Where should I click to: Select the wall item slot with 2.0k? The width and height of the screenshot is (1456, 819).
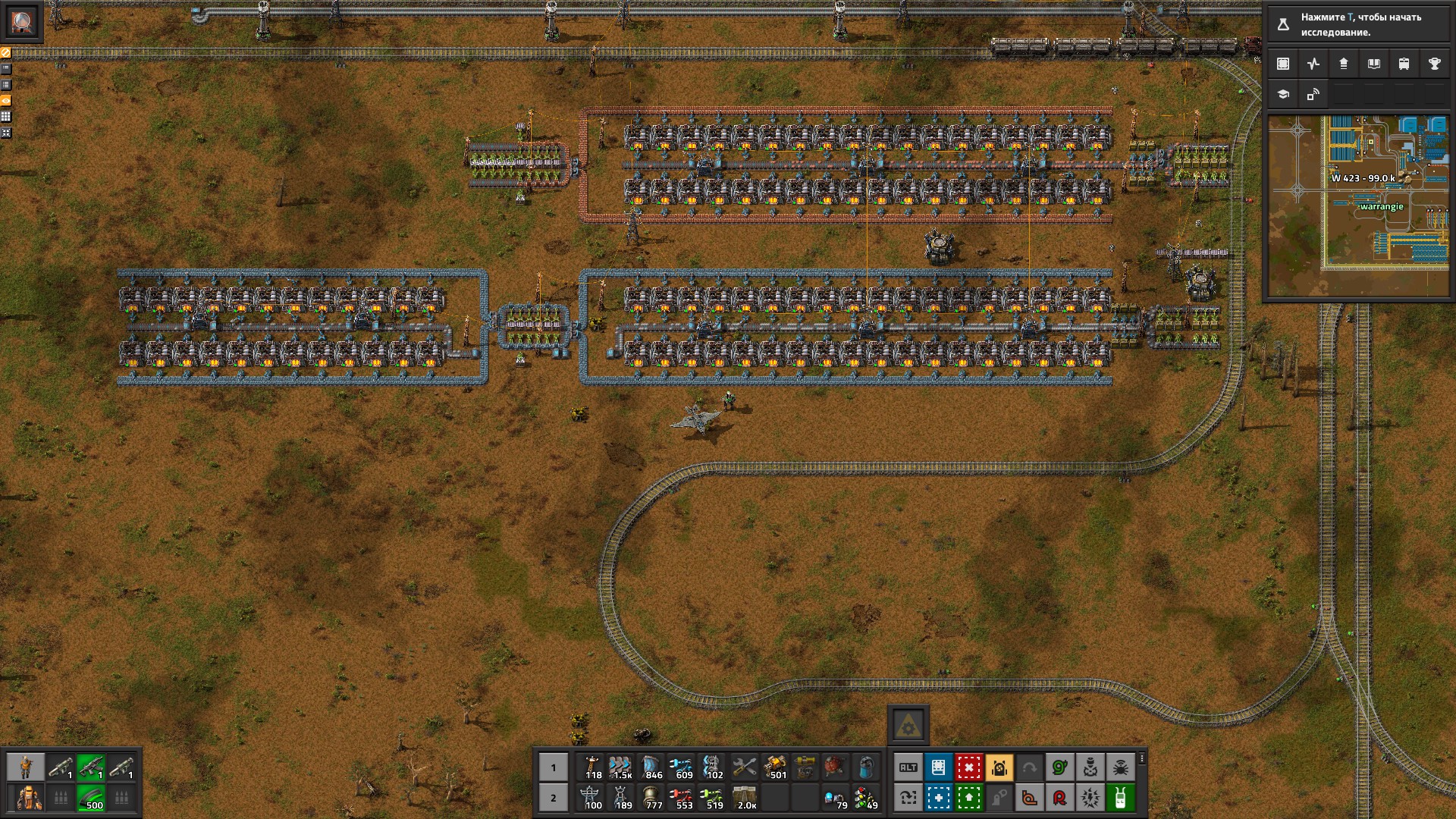[745, 798]
